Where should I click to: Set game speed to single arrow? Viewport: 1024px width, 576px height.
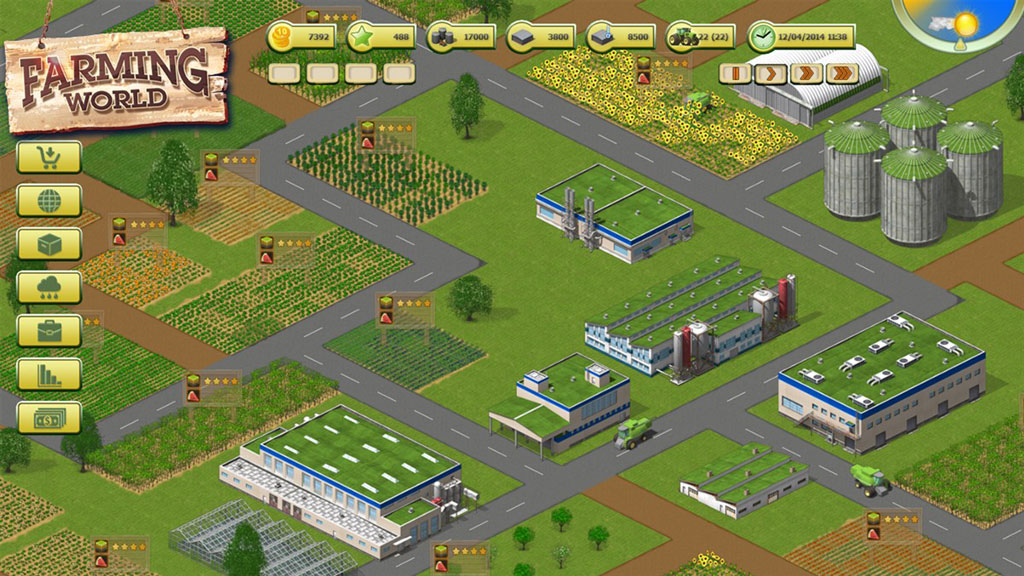point(770,73)
